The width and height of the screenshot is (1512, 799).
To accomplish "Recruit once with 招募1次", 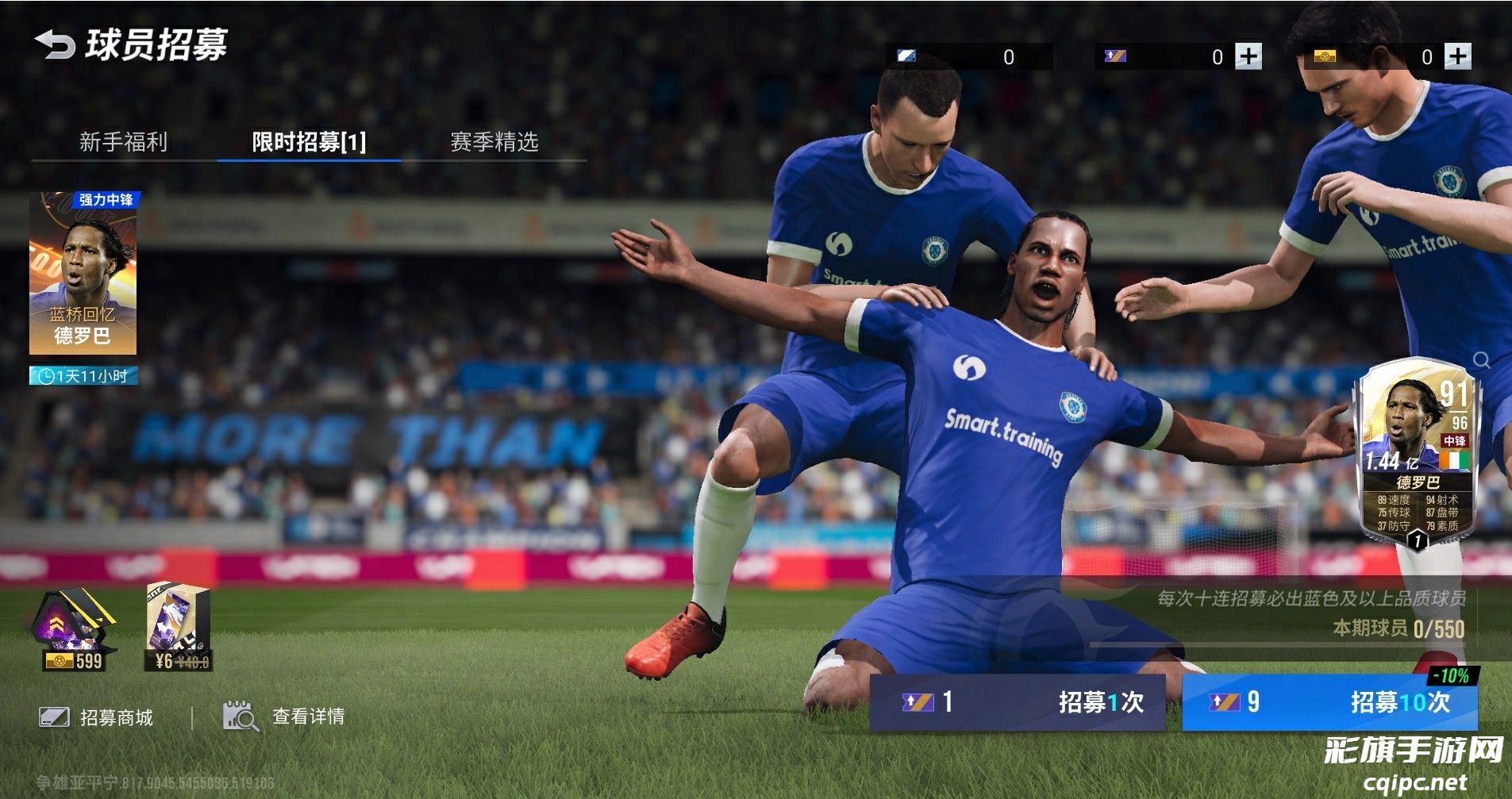I will pos(1018,701).
